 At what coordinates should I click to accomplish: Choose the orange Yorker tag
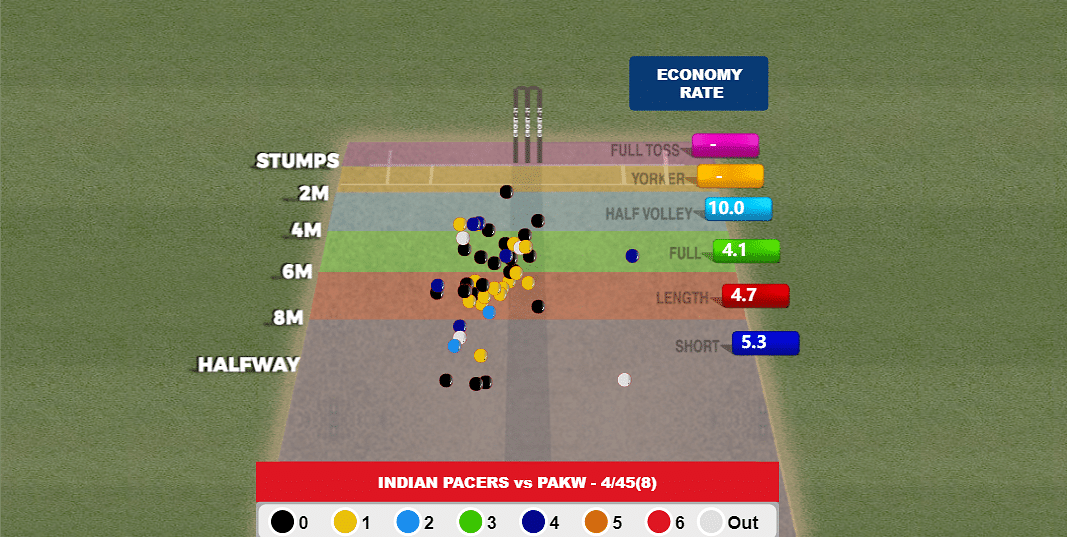coord(730,176)
